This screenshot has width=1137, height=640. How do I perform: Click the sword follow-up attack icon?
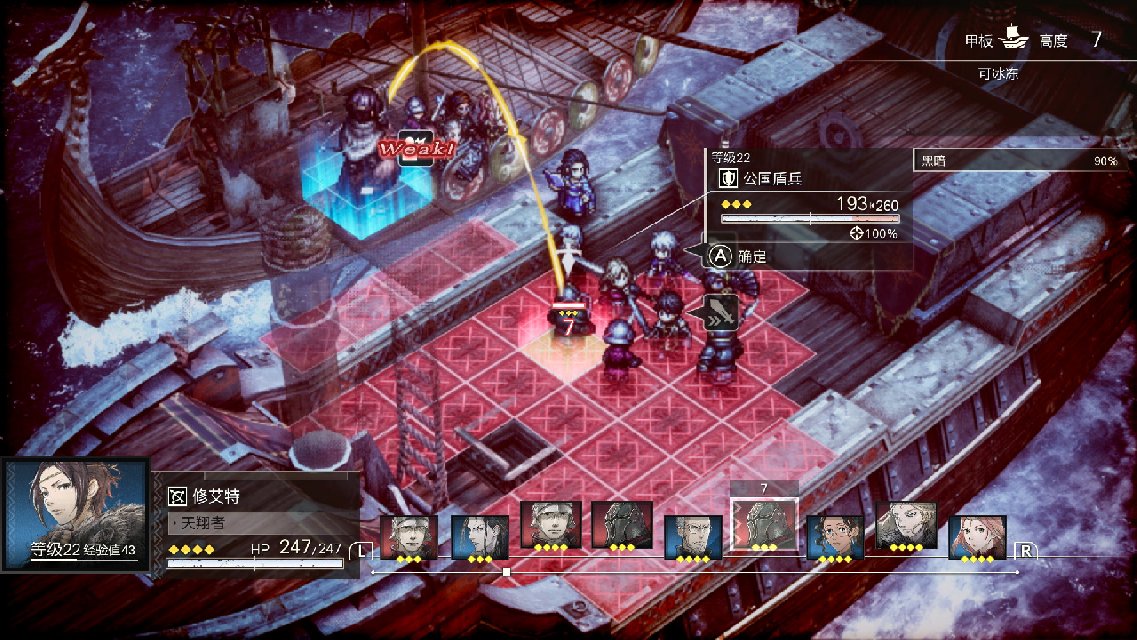coord(721,312)
